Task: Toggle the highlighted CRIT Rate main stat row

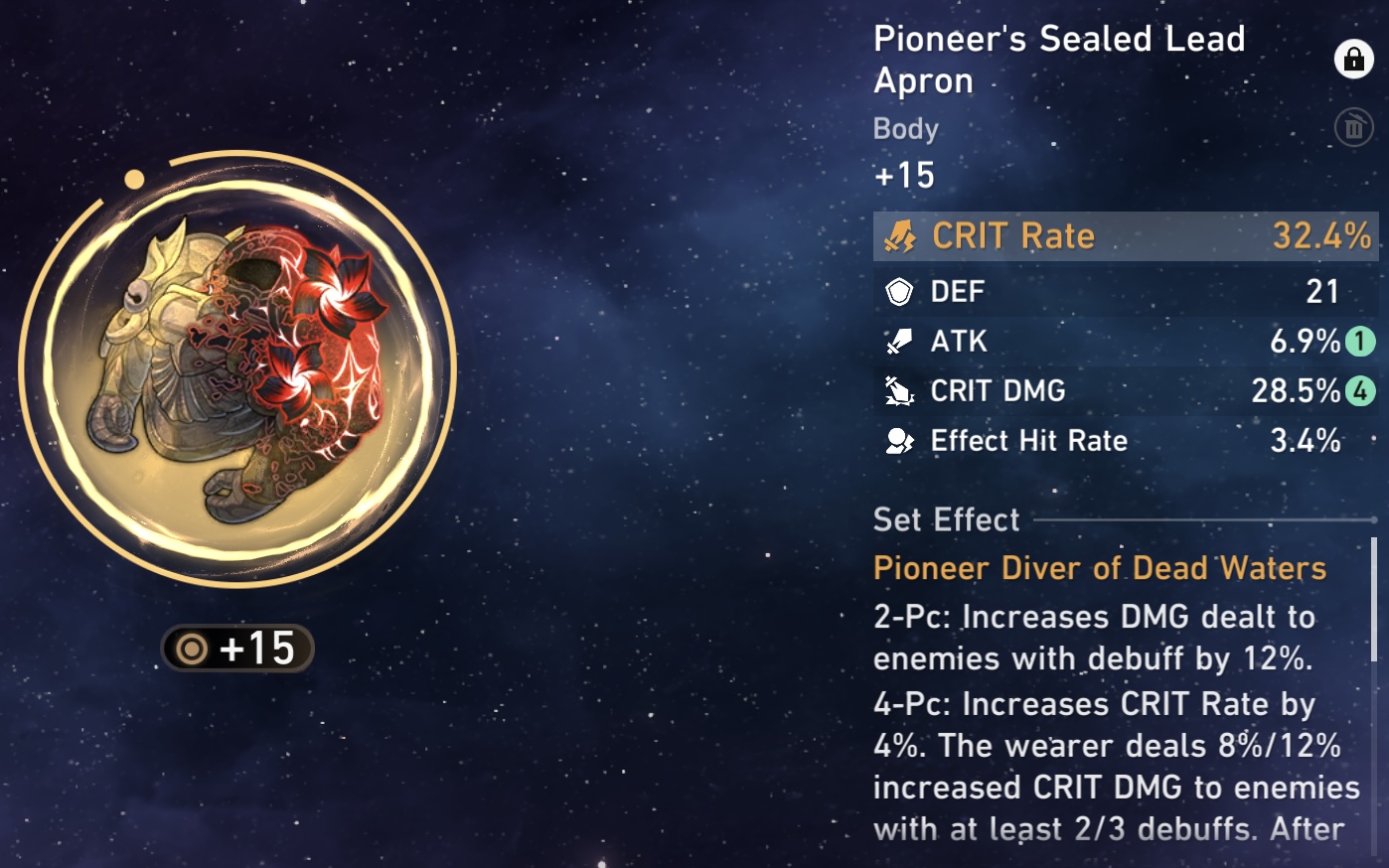Action: (x=1126, y=236)
